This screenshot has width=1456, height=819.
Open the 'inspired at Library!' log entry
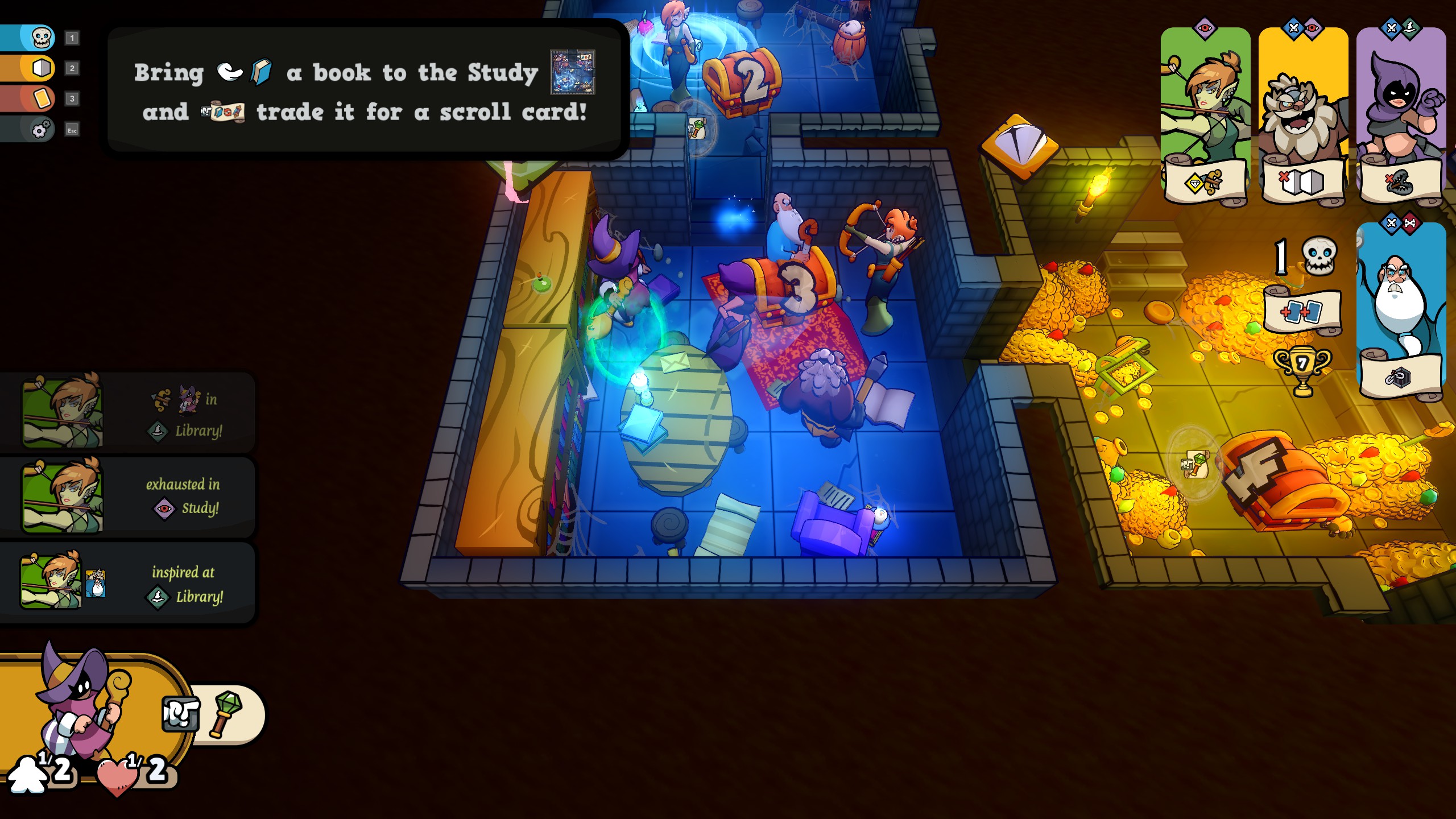pos(128,583)
